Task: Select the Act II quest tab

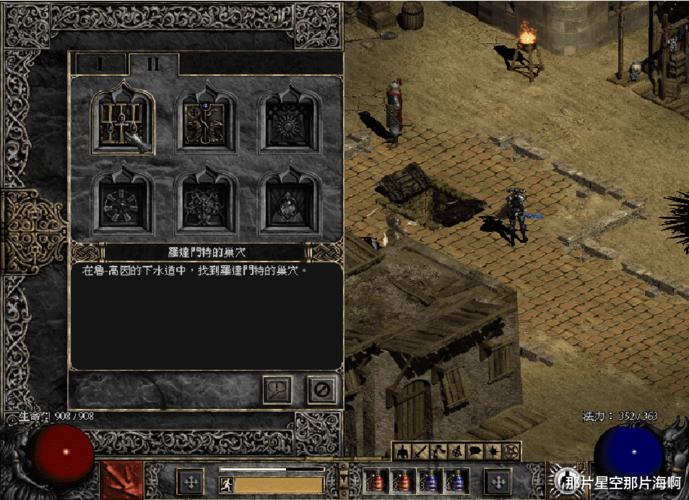Action: (x=153, y=63)
